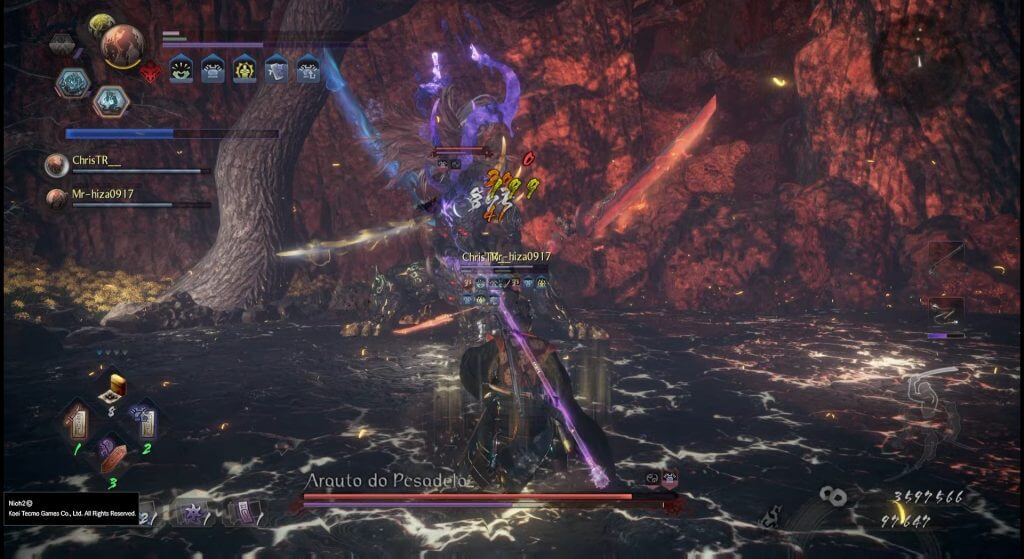Image resolution: width=1024 pixels, height=559 pixels.
Task: Inspect the green face buff icon
Action: 181,68
